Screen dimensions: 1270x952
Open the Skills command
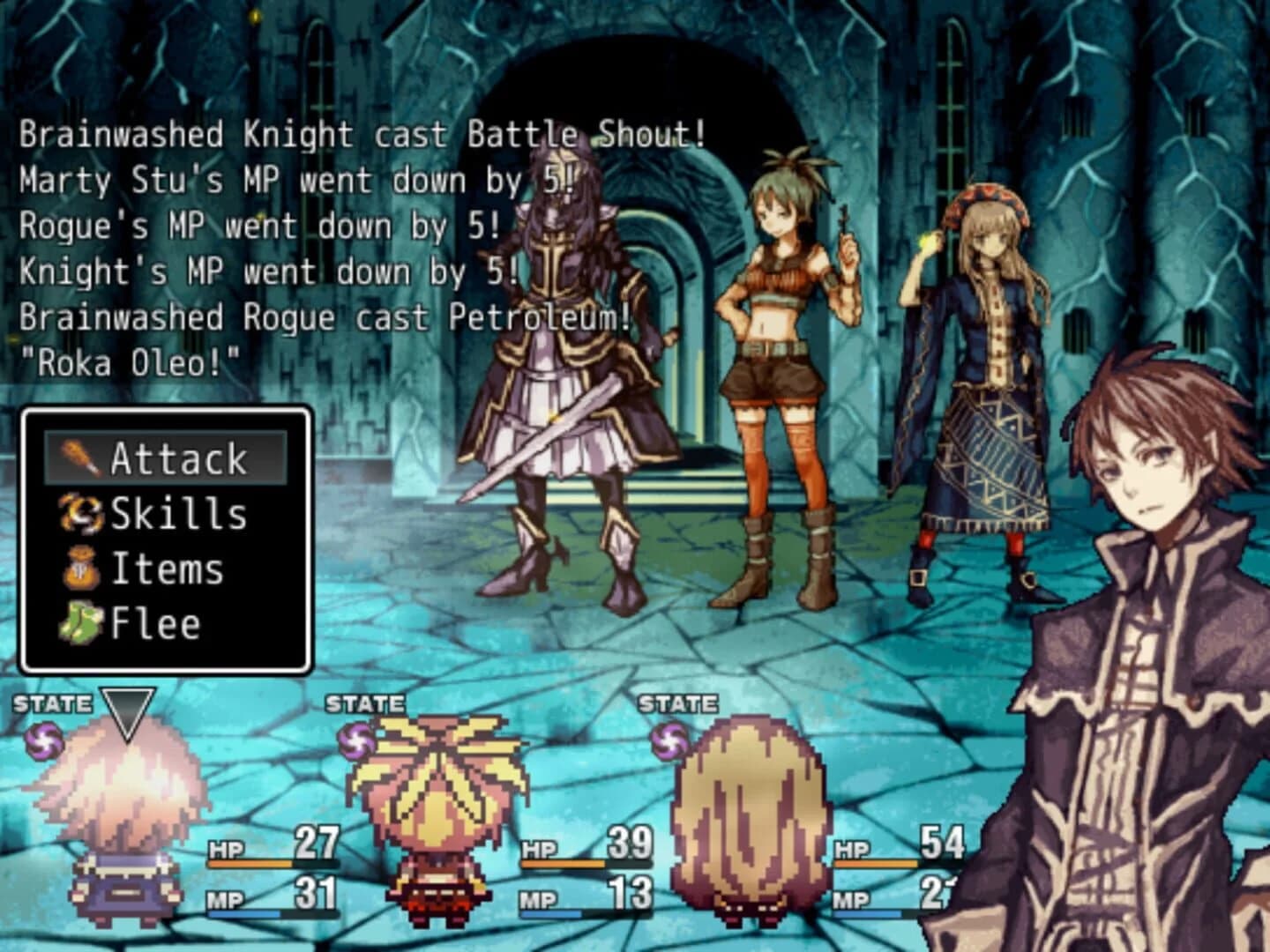tap(176, 514)
